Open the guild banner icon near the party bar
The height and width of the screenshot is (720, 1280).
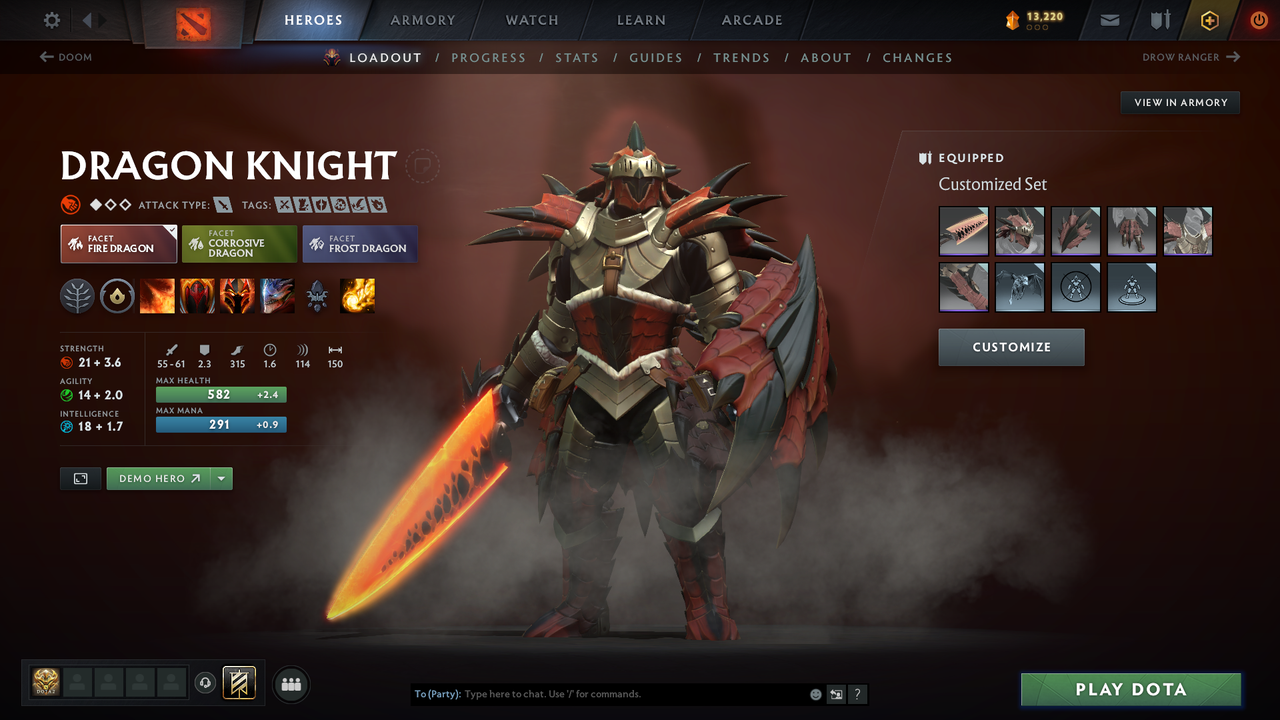click(238, 683)
